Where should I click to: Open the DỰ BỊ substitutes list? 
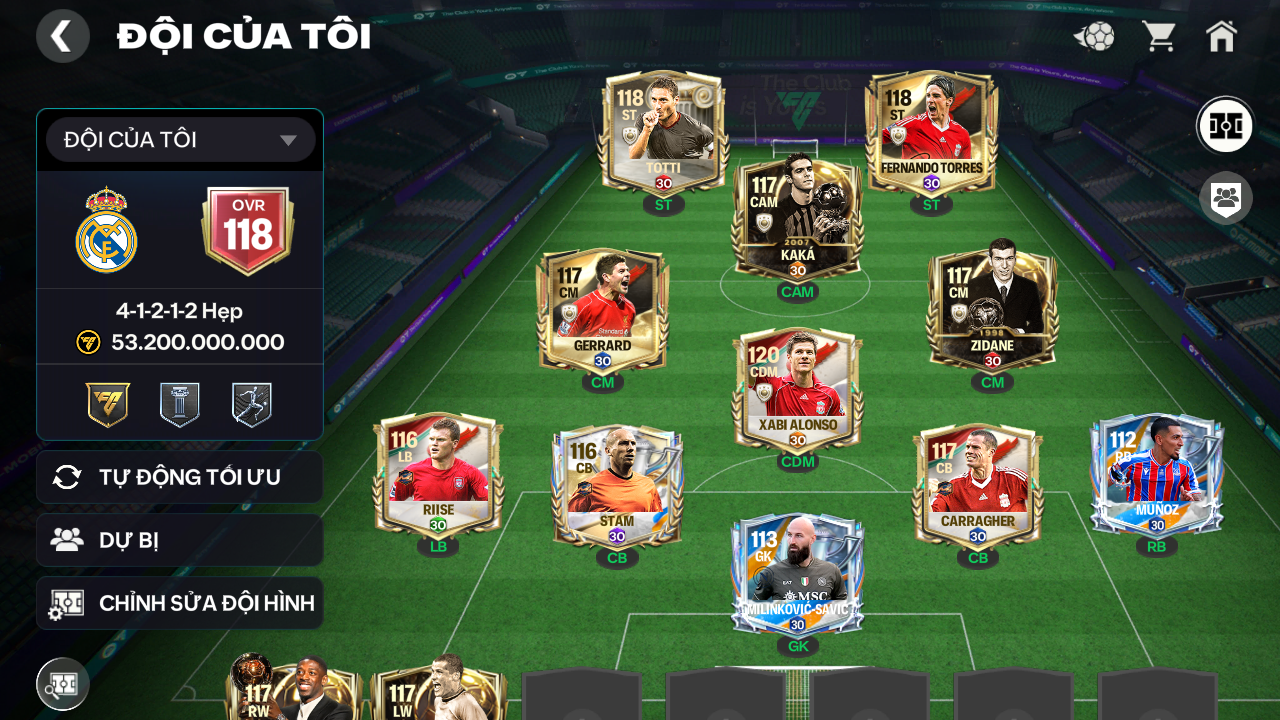click(180, 540)
